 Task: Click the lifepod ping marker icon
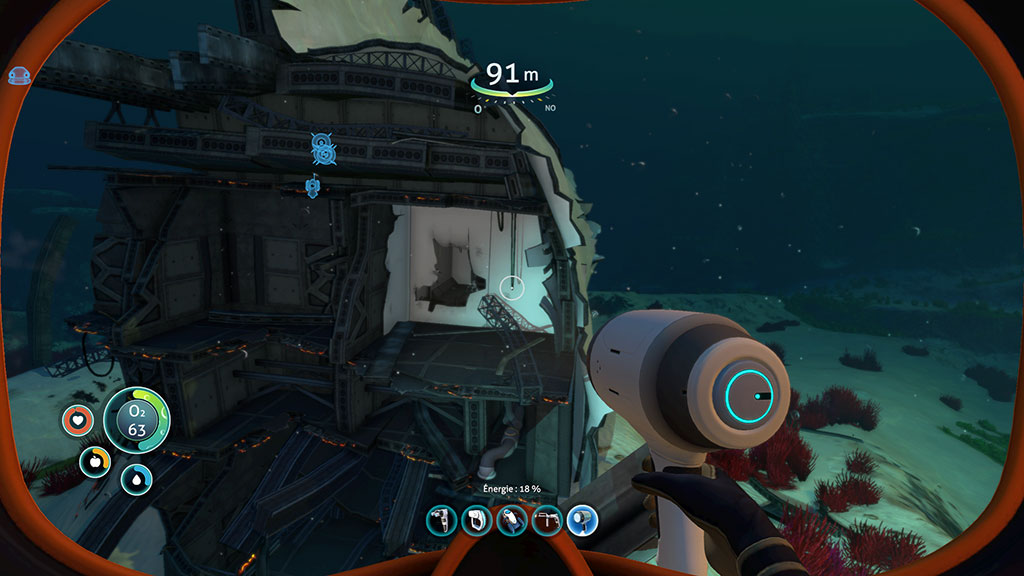(322, 149)
